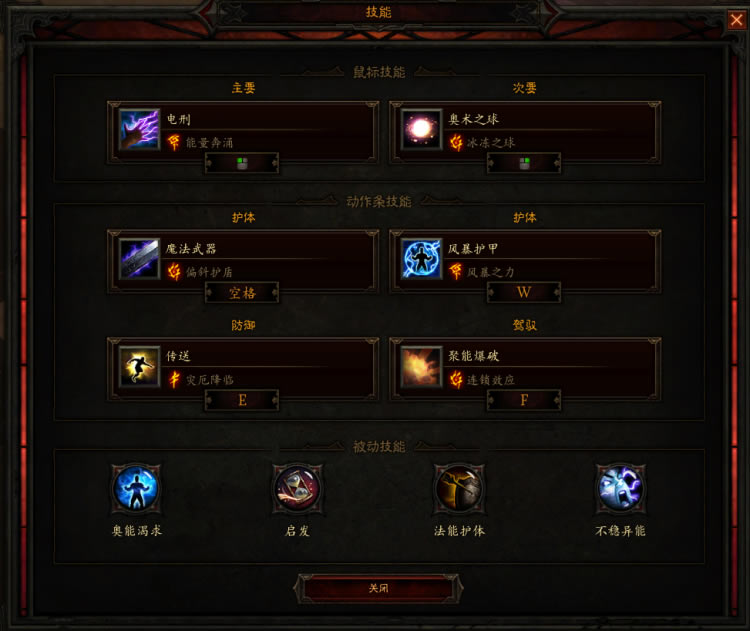Click the mouse binding button under 电刑
This screenshot has height=631, width=750.
click(242, 164)
